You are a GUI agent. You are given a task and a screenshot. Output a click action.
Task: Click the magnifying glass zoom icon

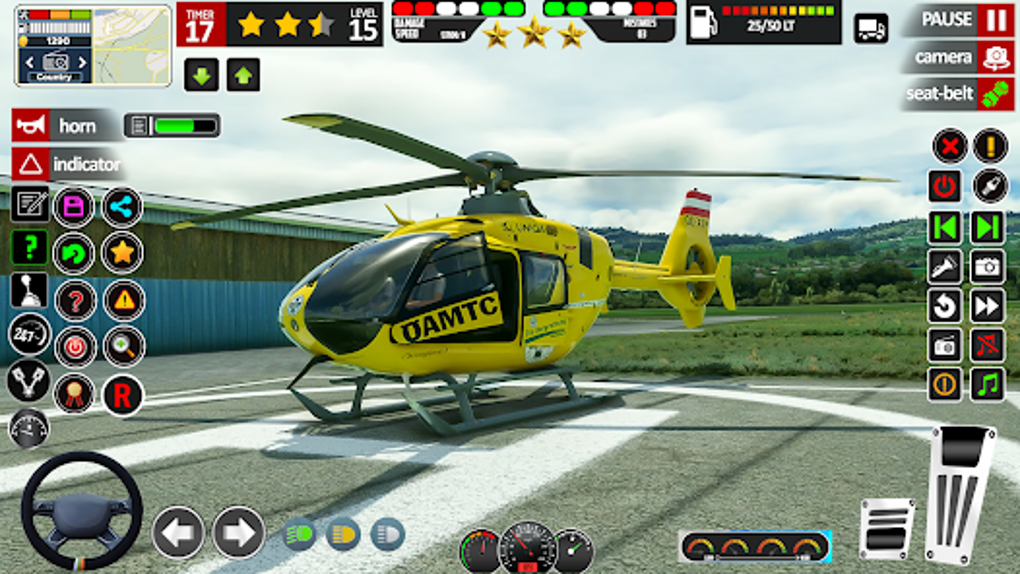(x=123, y=346)
